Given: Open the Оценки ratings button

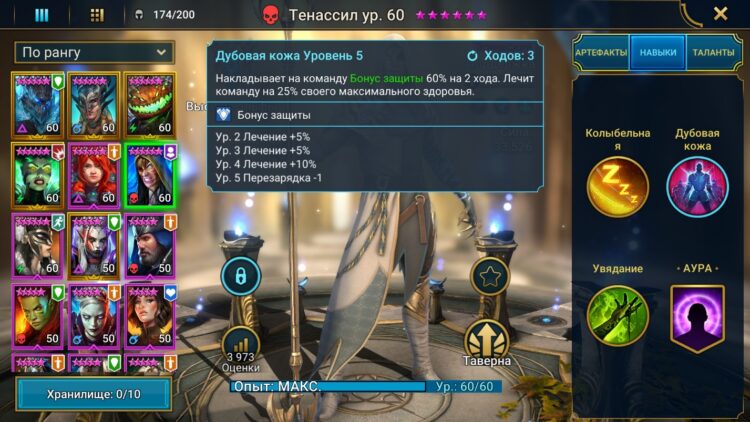Looking at the screenshot, I should point(240,344).
